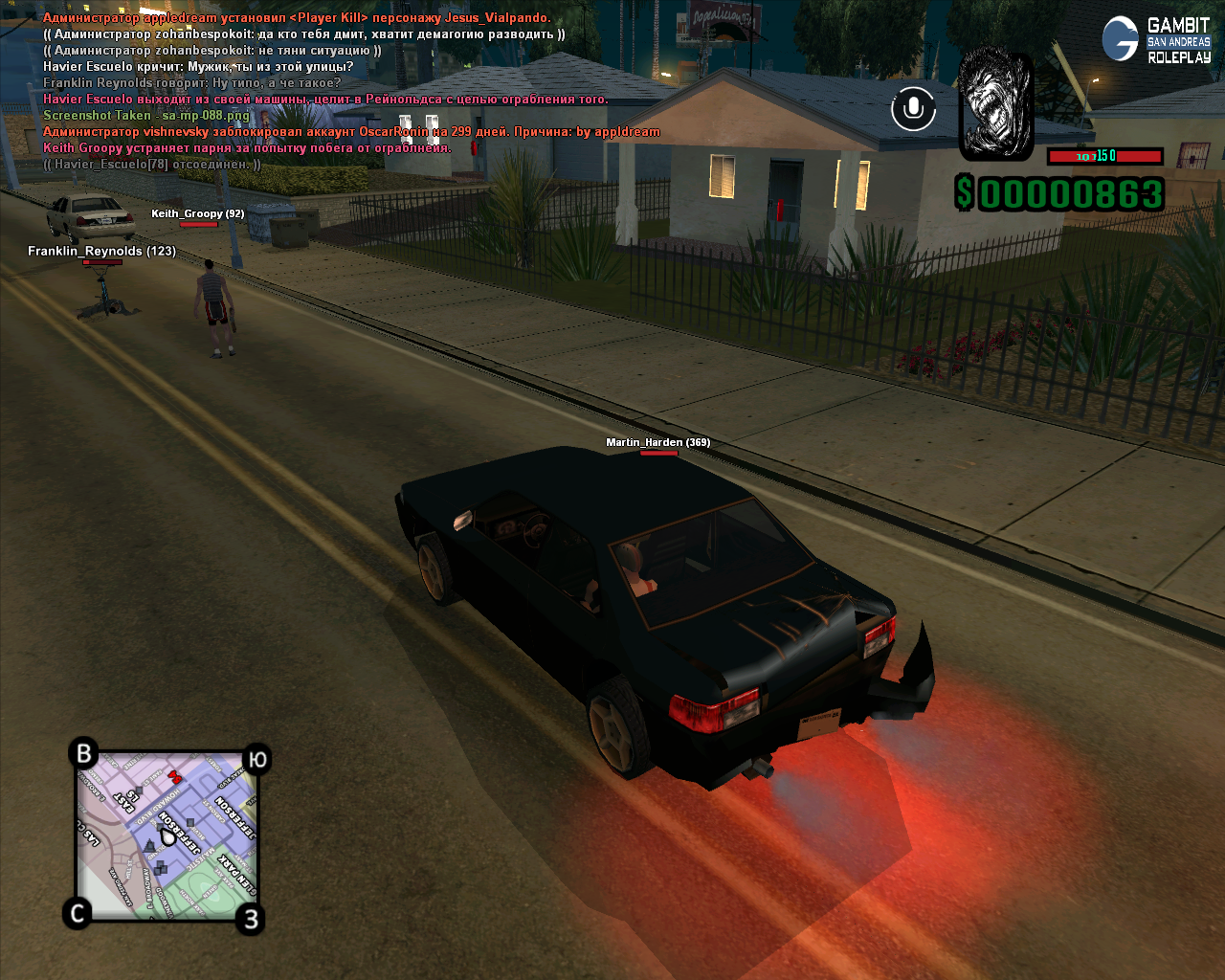Screen dimensions: 1225x980
Task: Click the Screenshot Taken chat message line
Action: [146, 116]
